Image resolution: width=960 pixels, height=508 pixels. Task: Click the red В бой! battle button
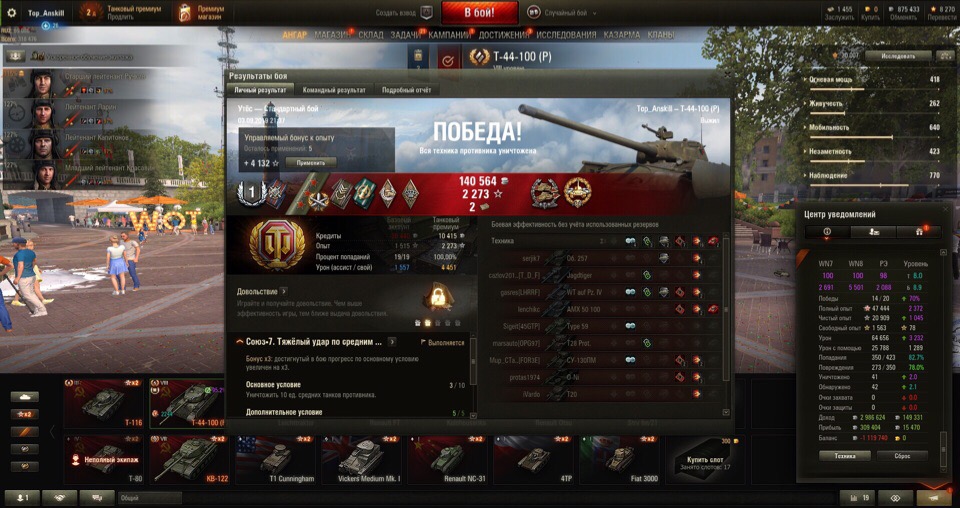[479, 13]
